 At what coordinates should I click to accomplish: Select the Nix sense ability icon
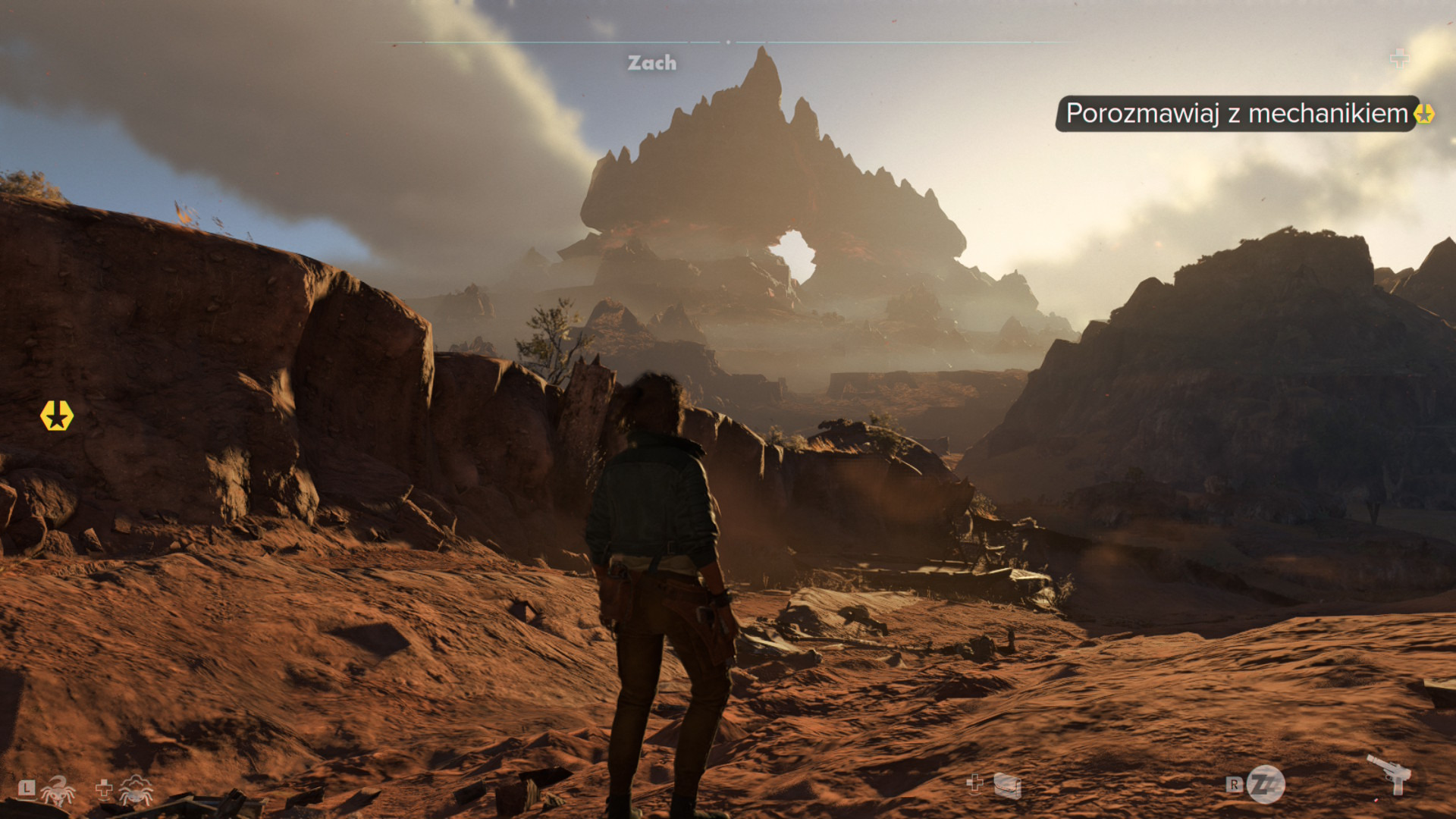(x=135, y=790)
